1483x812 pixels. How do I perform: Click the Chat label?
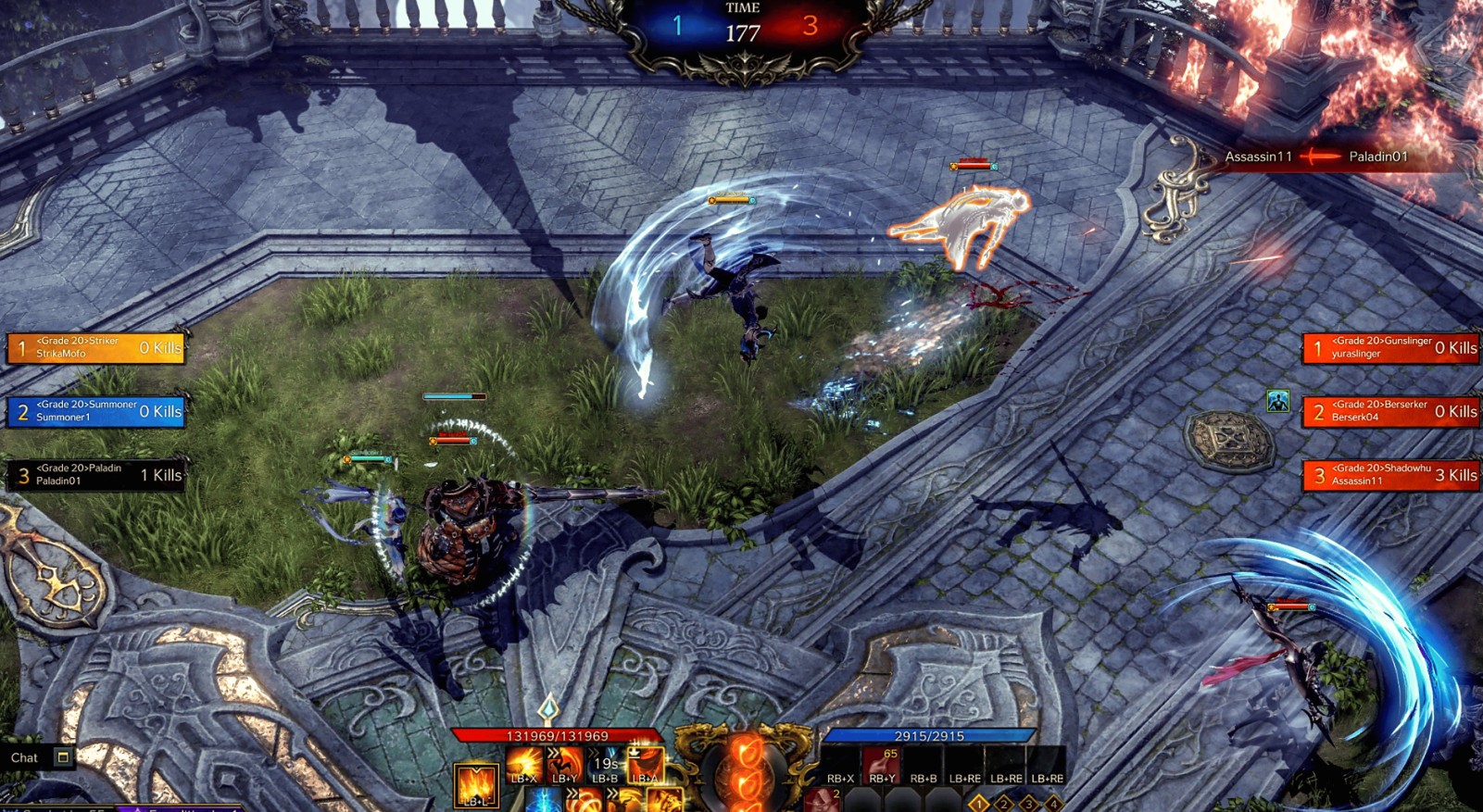(23, 757)
